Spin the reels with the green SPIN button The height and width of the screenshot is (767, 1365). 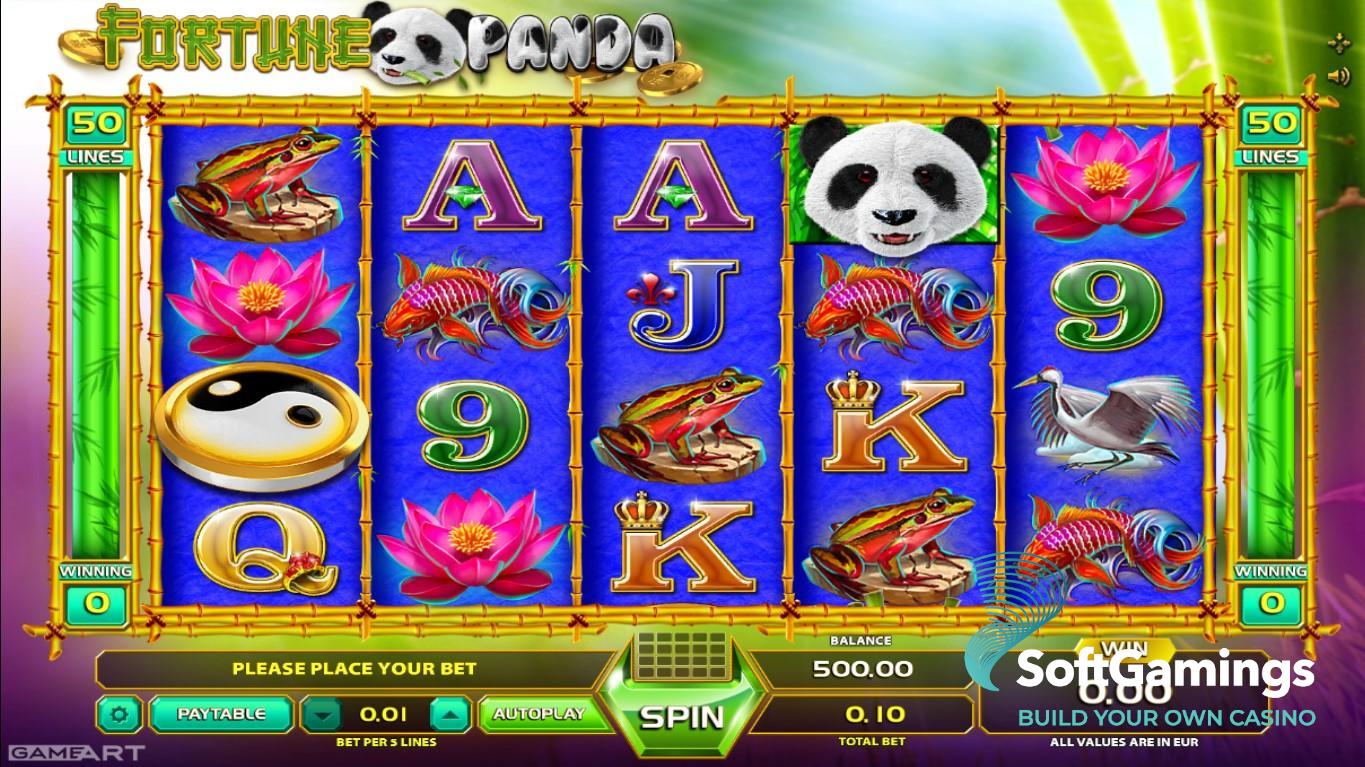[681, 717]
